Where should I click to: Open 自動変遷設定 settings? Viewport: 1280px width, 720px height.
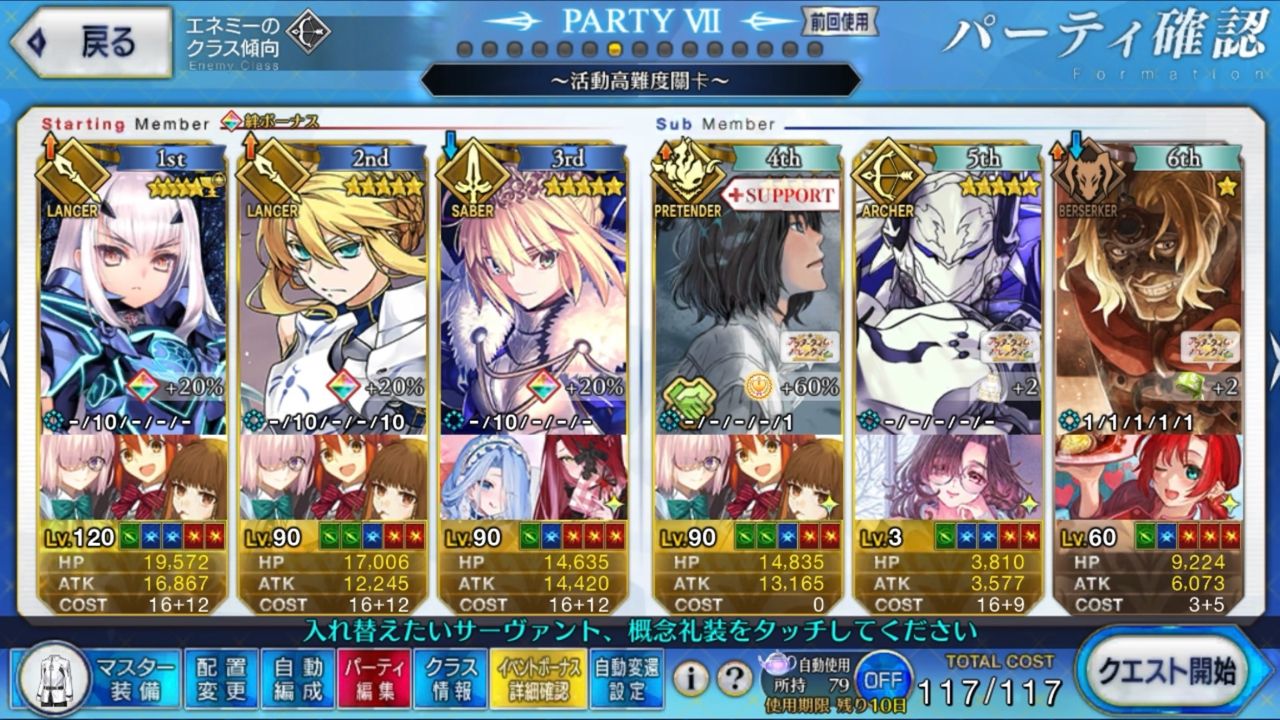626,679
